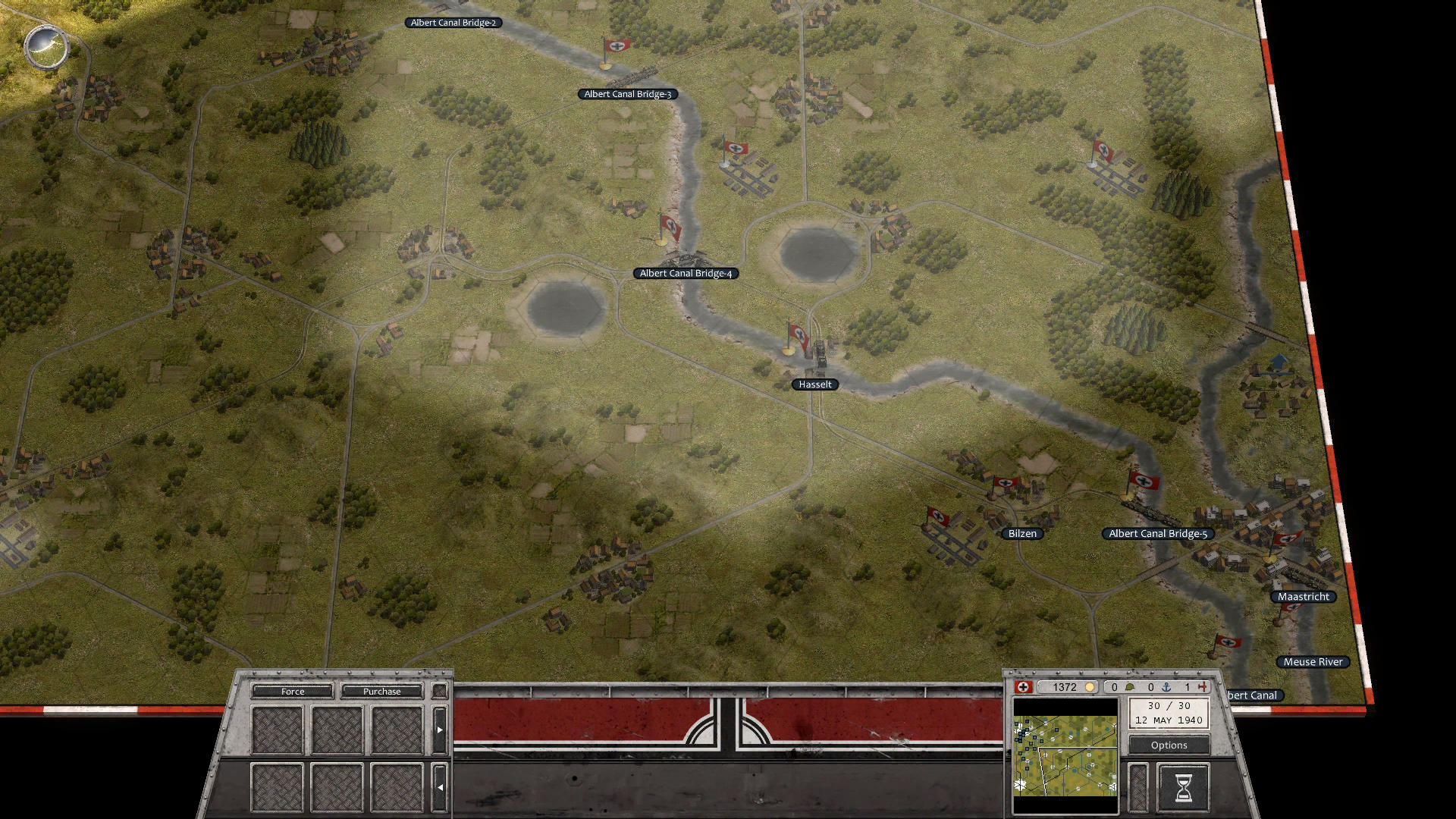Select the flag marker above Hasselt
1456x819 pixels.
(797, 337)
